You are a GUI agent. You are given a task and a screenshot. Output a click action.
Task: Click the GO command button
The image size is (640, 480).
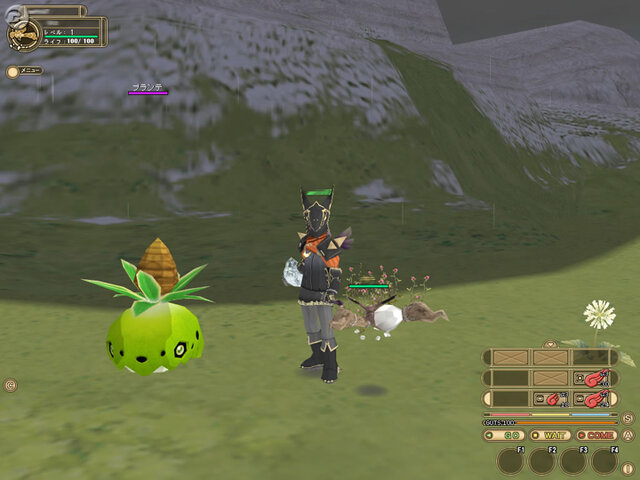tap(506, 435)
